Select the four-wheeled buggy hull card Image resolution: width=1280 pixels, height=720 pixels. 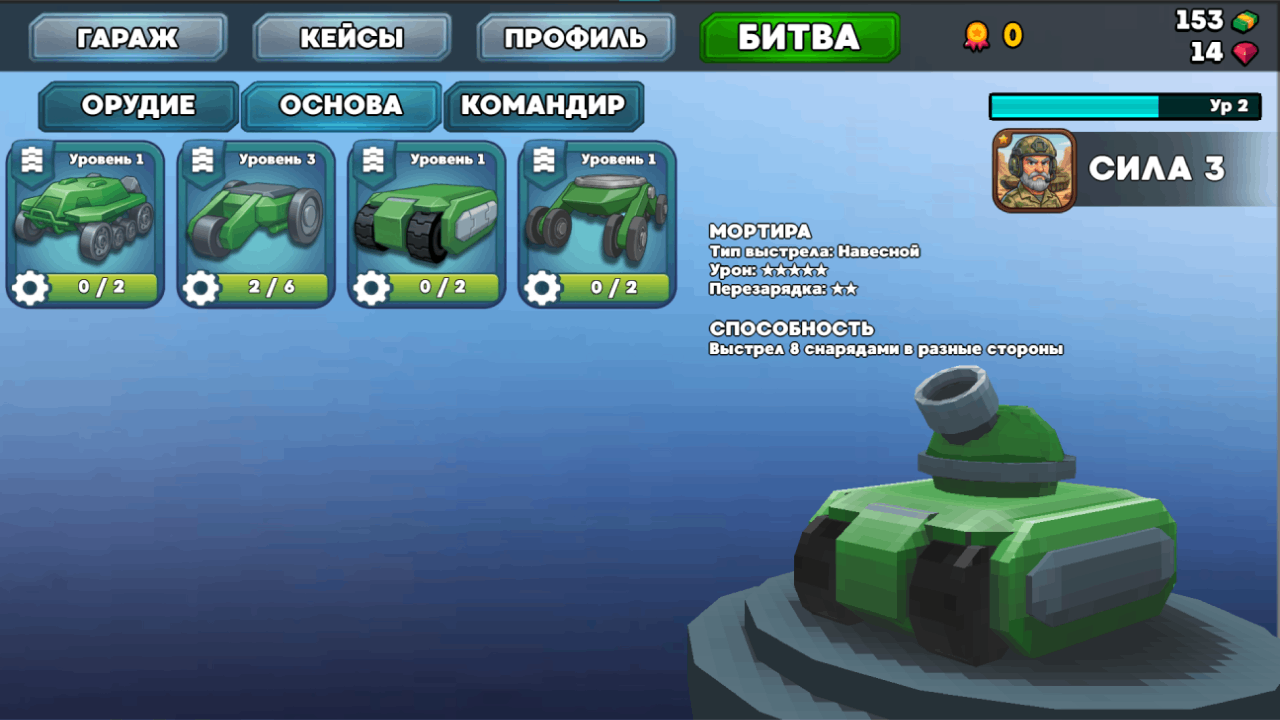pyautogui.click(x=596, y=215)
